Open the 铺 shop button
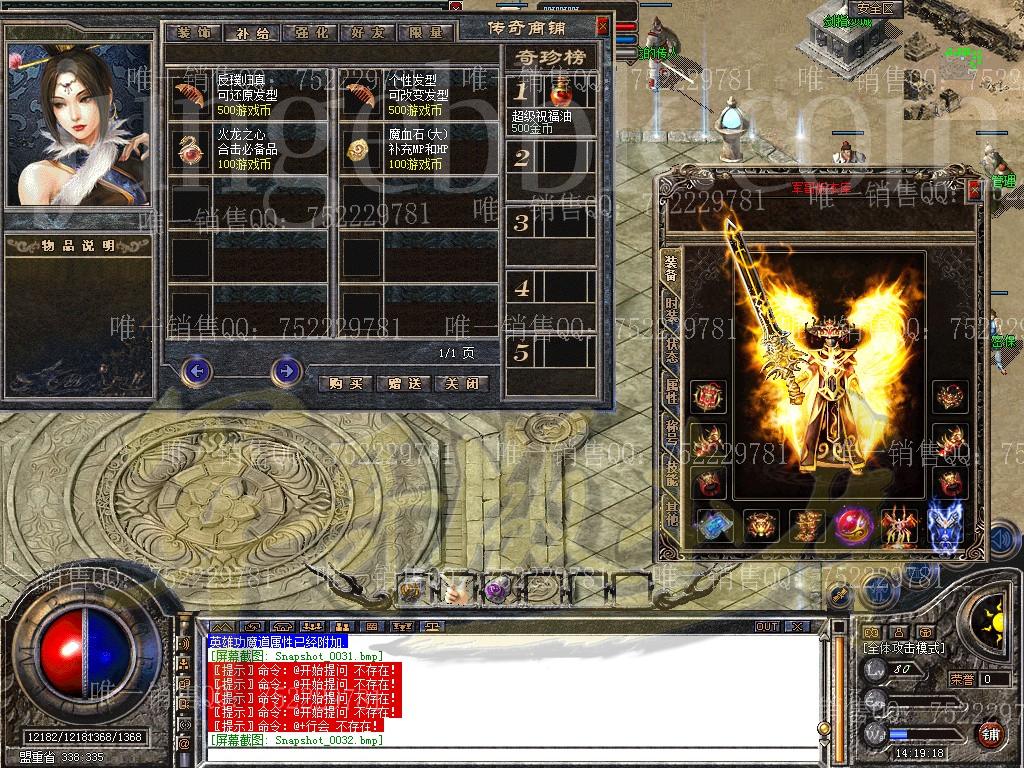1024x768 pixels. point(989,735)
